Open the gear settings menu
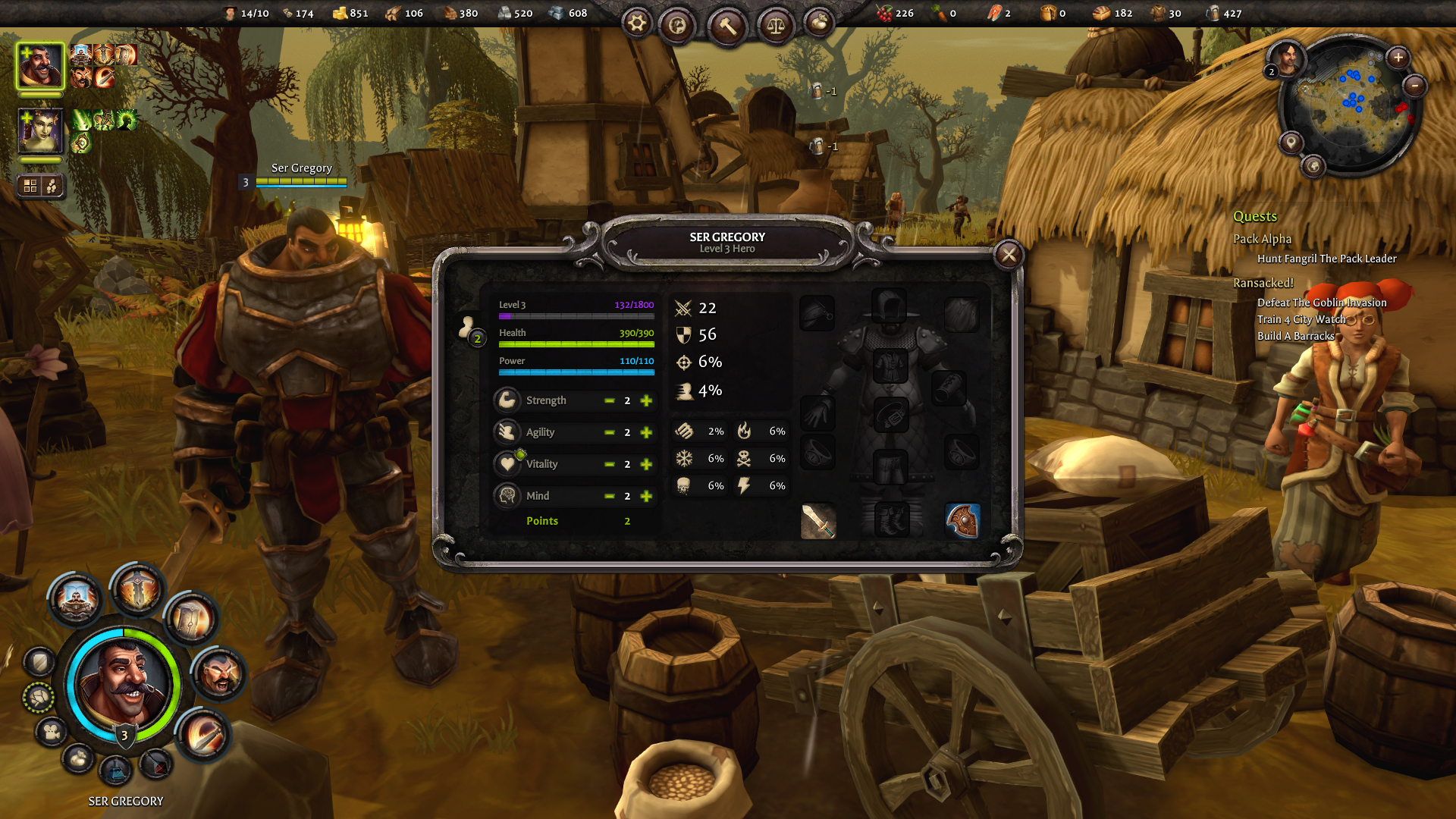Viewport: 1456px width, 819px height. (637, 24)
